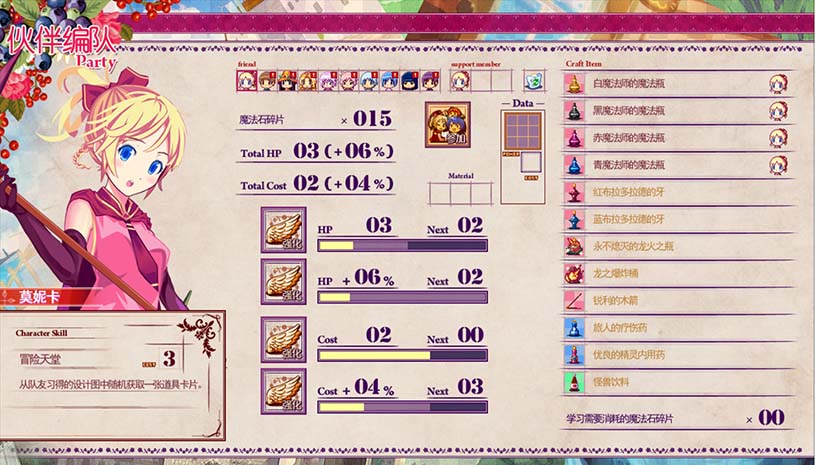Click the wing upgrade button beside HP 03
The width and height of the screenshot is (815, 465).
(283, 229)
